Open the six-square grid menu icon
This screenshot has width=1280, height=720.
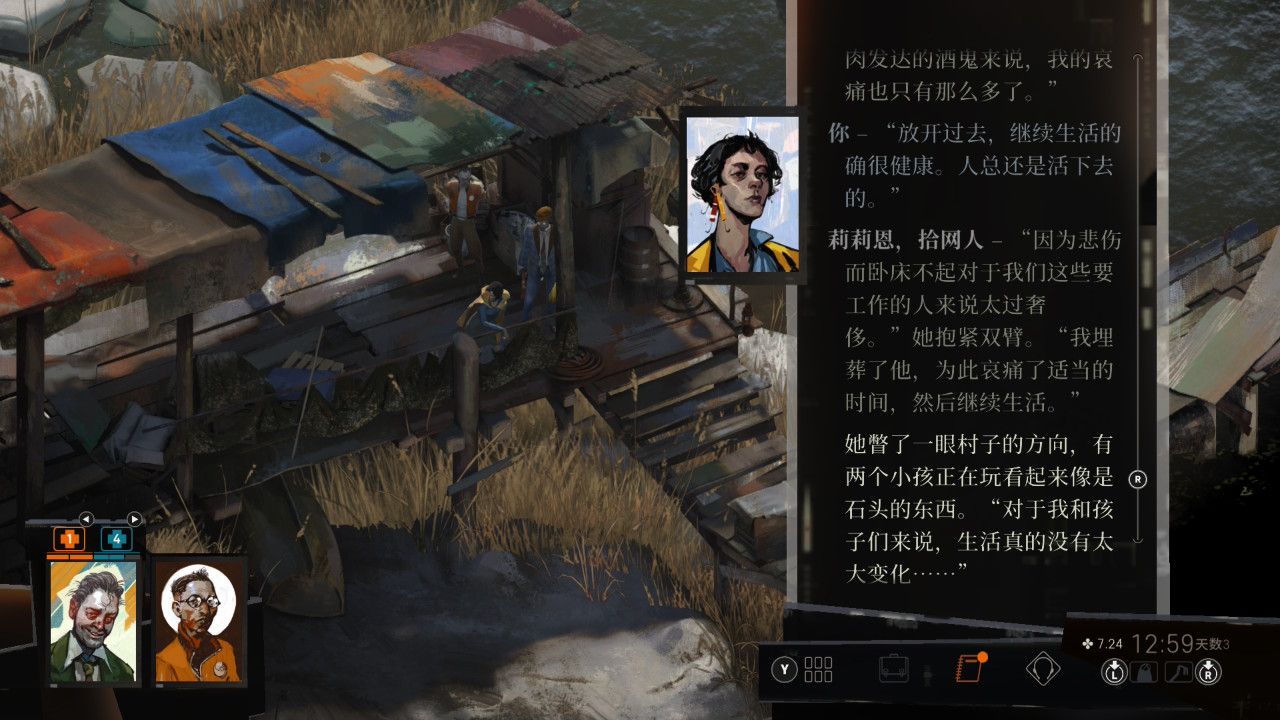pos(818,669)
